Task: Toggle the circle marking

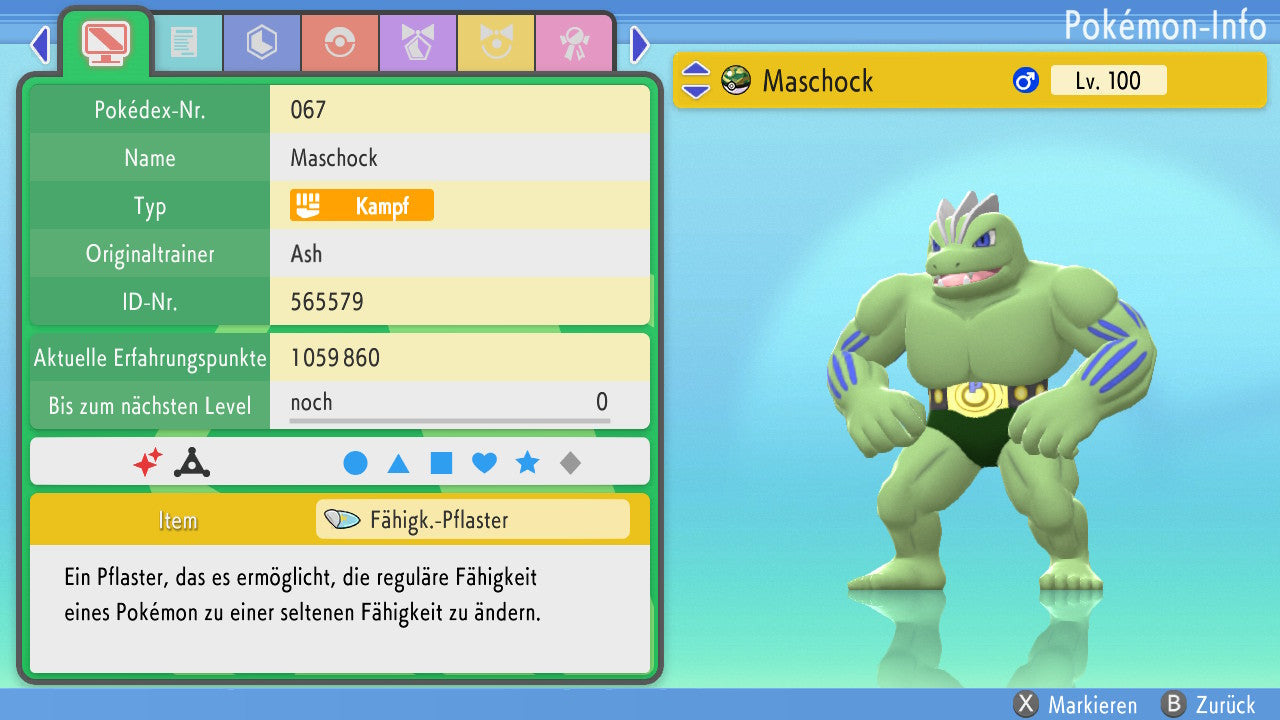Action: (355, 463)
